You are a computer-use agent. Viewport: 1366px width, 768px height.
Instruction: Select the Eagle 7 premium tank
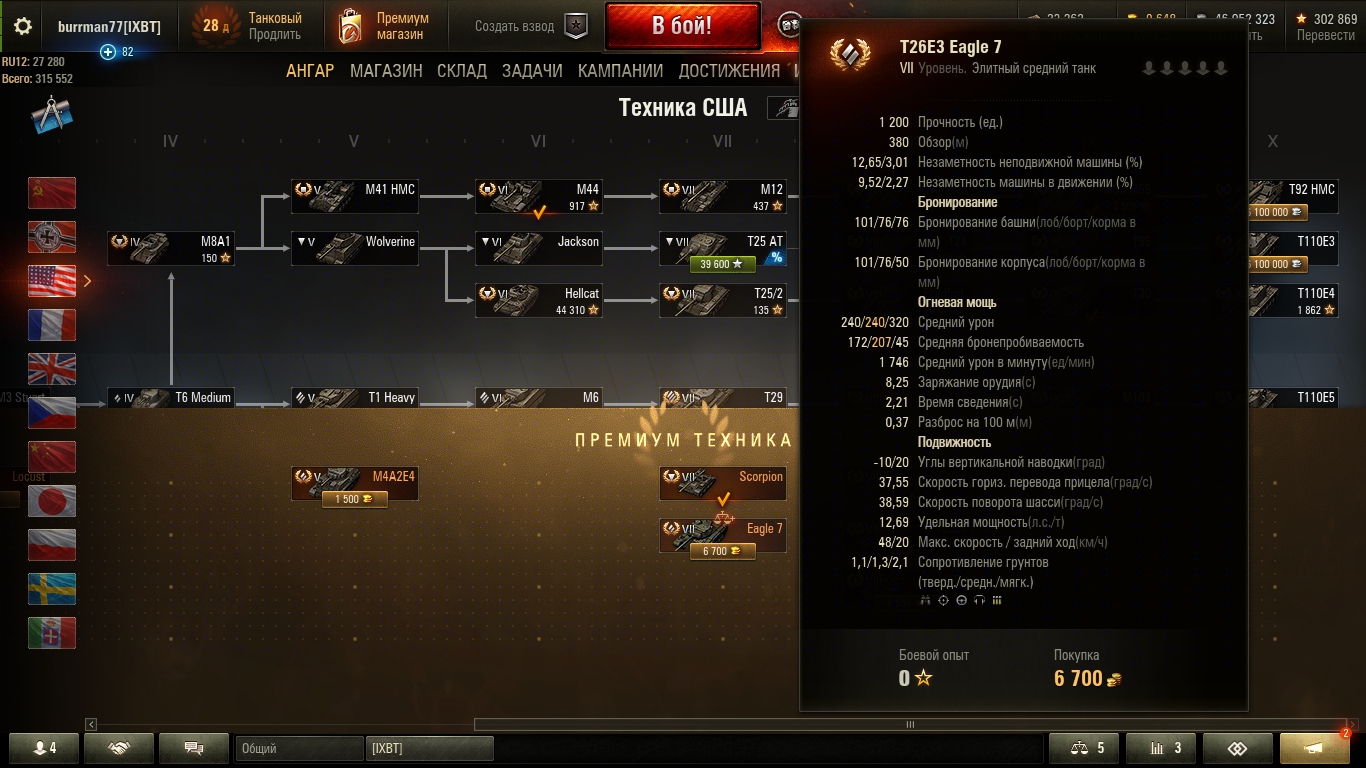722,535
